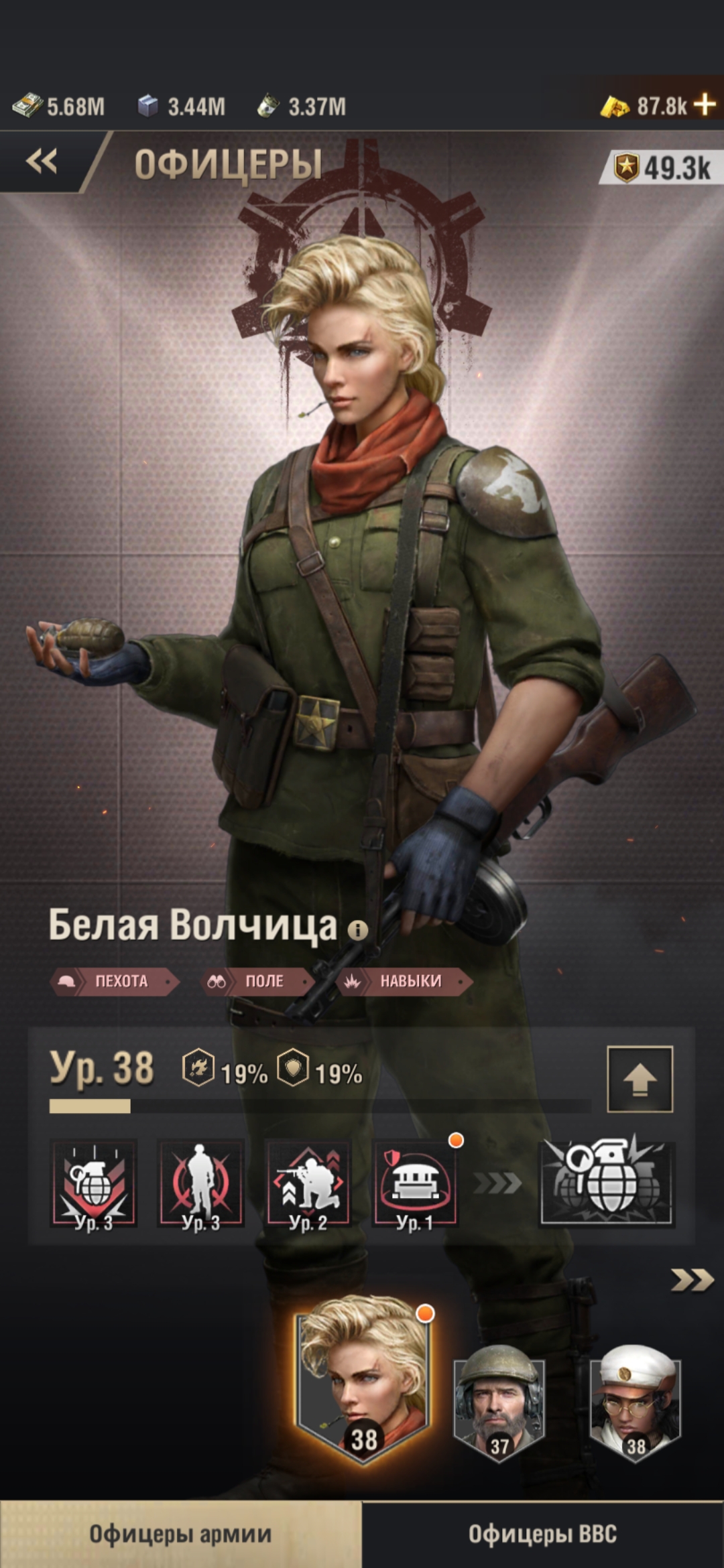View the large locked grenade skill
Viewport: 724px width, 1568px height.
pyautogui.click(x=607, y=1183)
